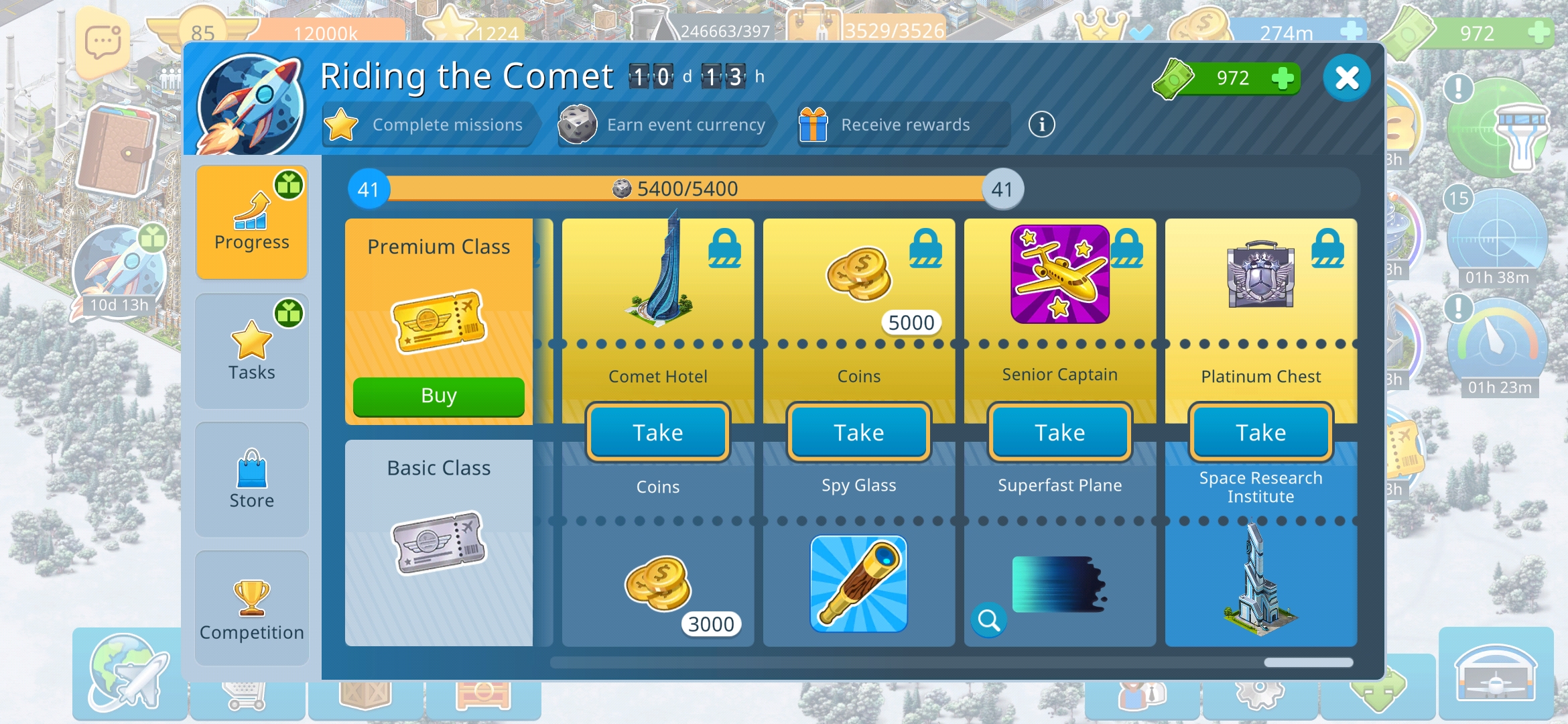The image size is (1568, 724).
Task: Take the Comet Hotel reward
Action: tap(657, 432)
